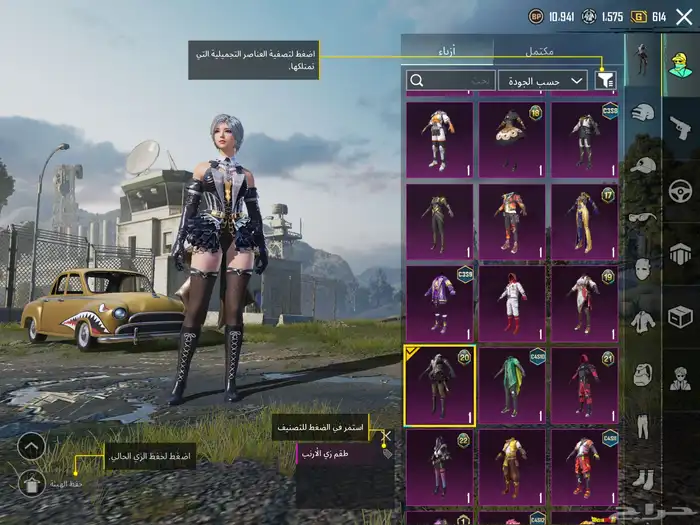
Task: Switch to the أزياء outfits tab
Action: click(x=447, y=50)
